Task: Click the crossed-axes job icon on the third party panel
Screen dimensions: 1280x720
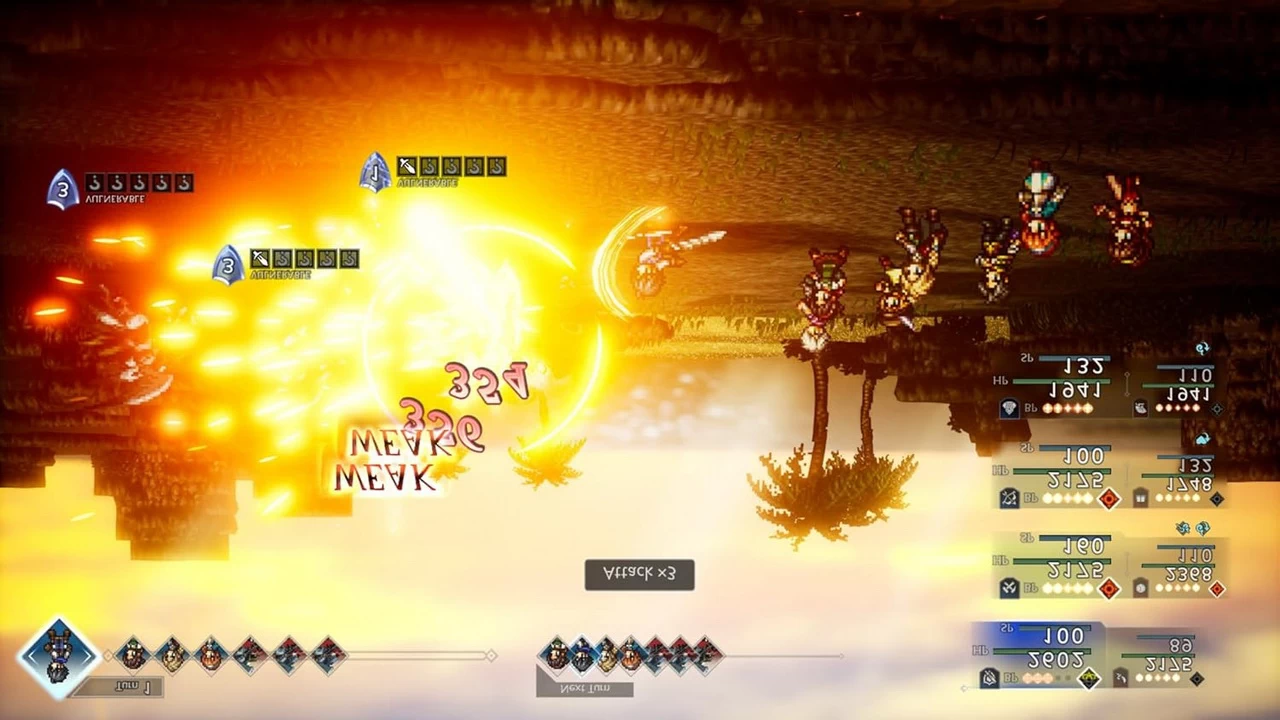Action: point(1008,588)
